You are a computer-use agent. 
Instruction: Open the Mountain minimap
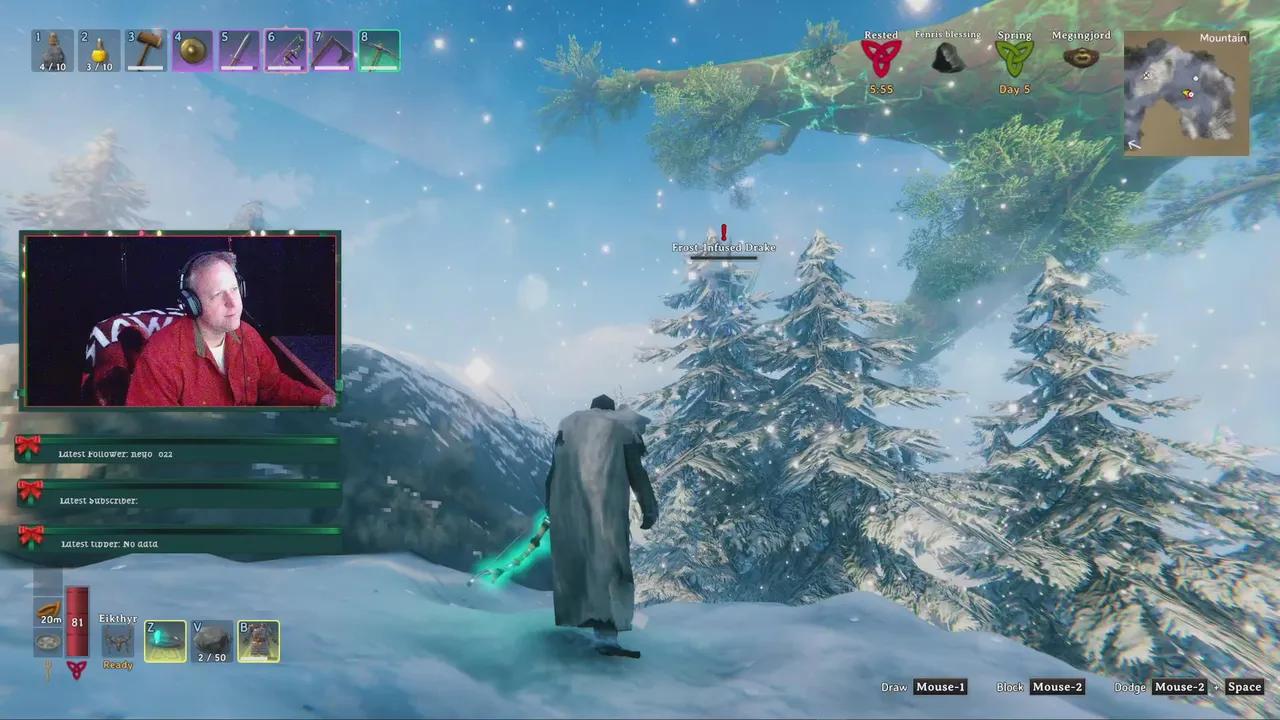[x=1186, y=93]
